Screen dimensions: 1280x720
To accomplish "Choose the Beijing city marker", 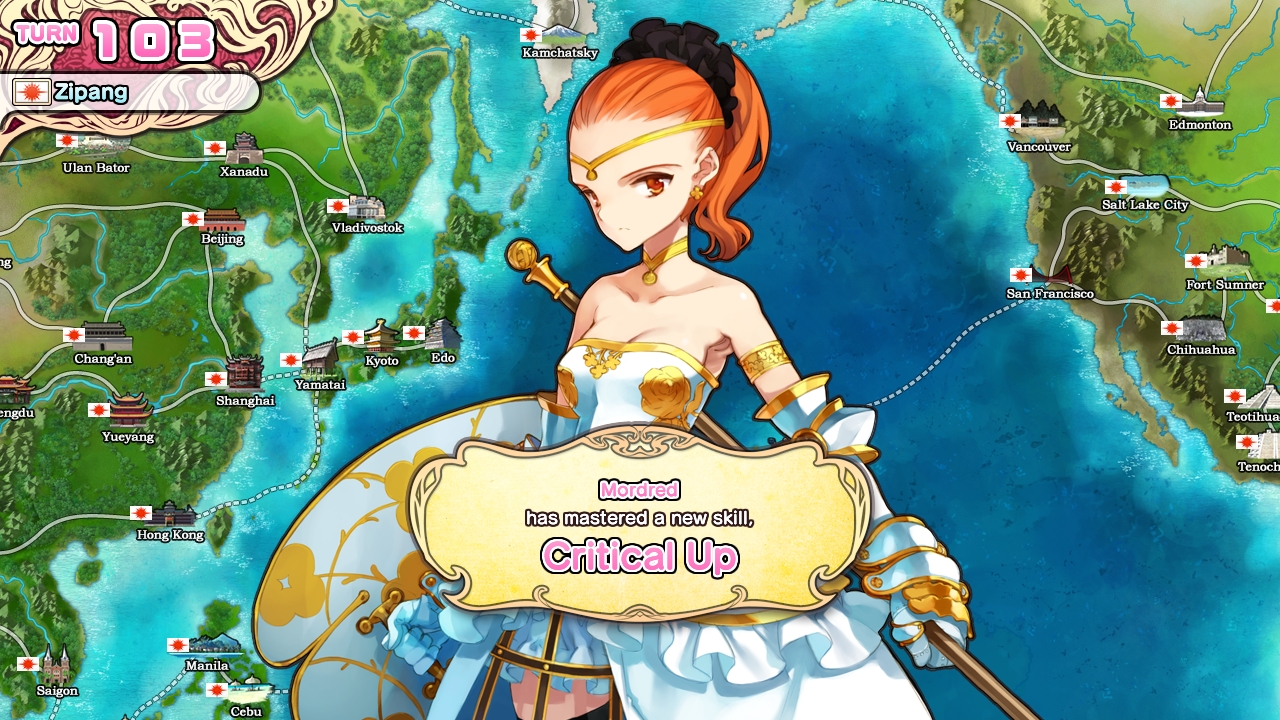I will [x=222, y=221].
